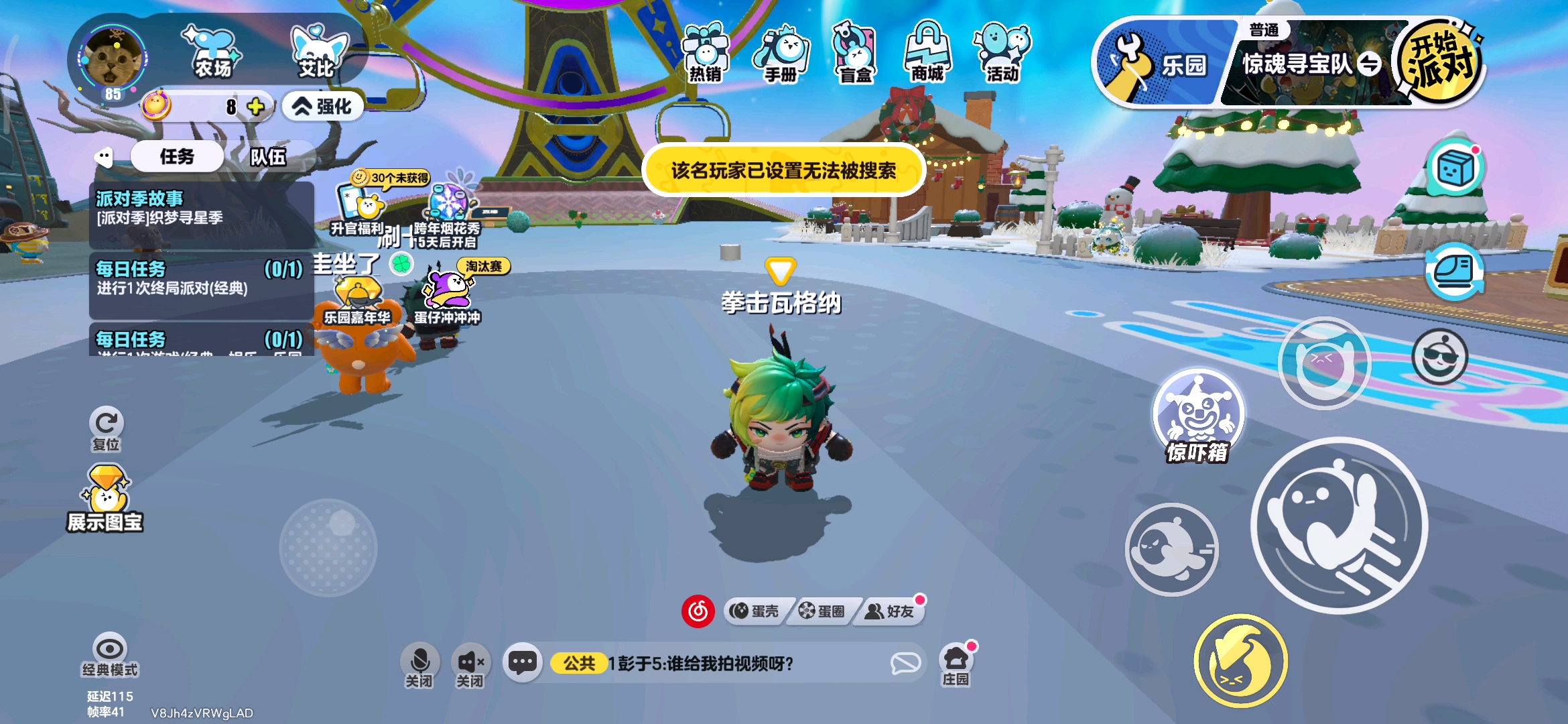The image size is (1568, 724).
Task: Open the NetEase music player
Action: (x=698, y=610)
